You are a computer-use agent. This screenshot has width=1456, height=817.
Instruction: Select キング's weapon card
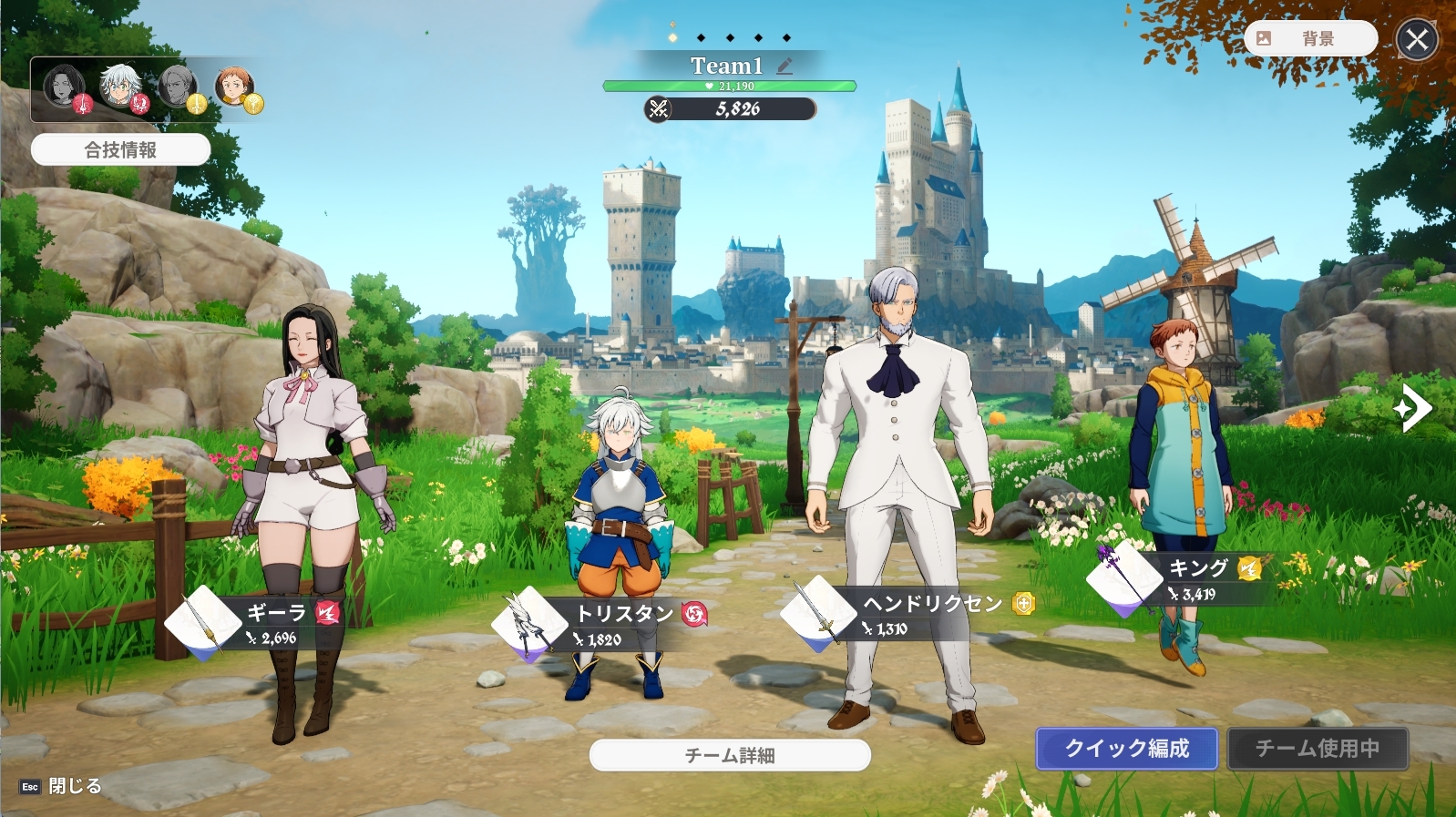[x=1124, y=576]
